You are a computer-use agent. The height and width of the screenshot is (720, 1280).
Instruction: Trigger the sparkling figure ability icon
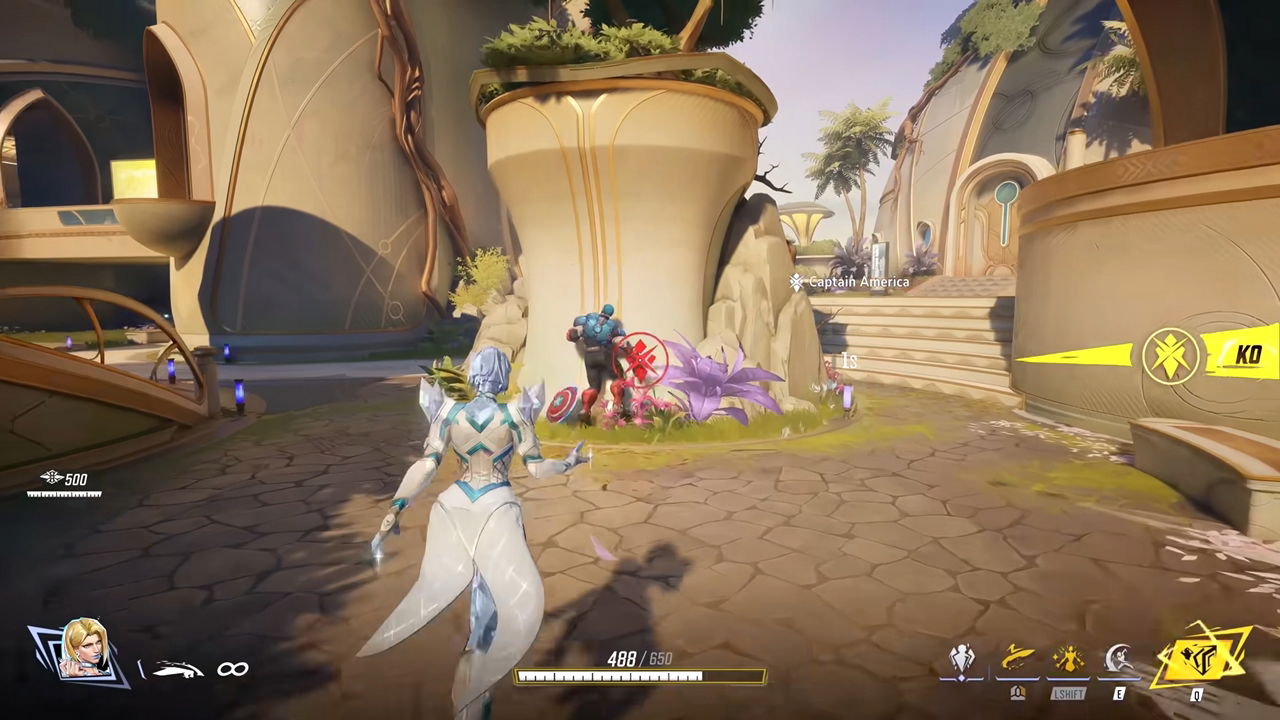click(1068, 660)
